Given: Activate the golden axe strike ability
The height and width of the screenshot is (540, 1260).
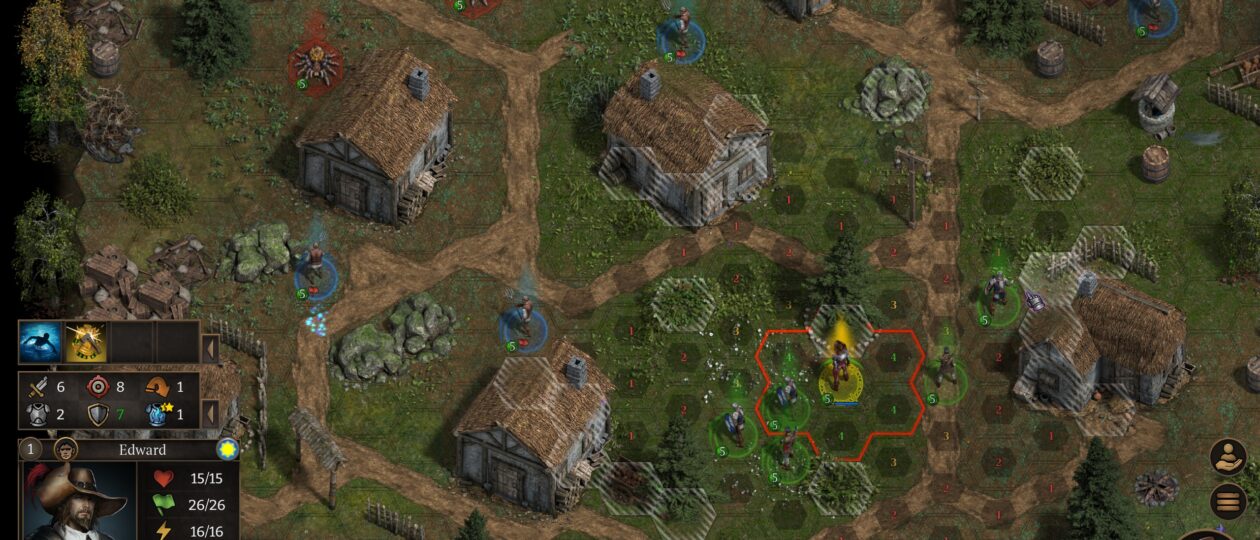Looking at the screenshot, I should 86,342.
